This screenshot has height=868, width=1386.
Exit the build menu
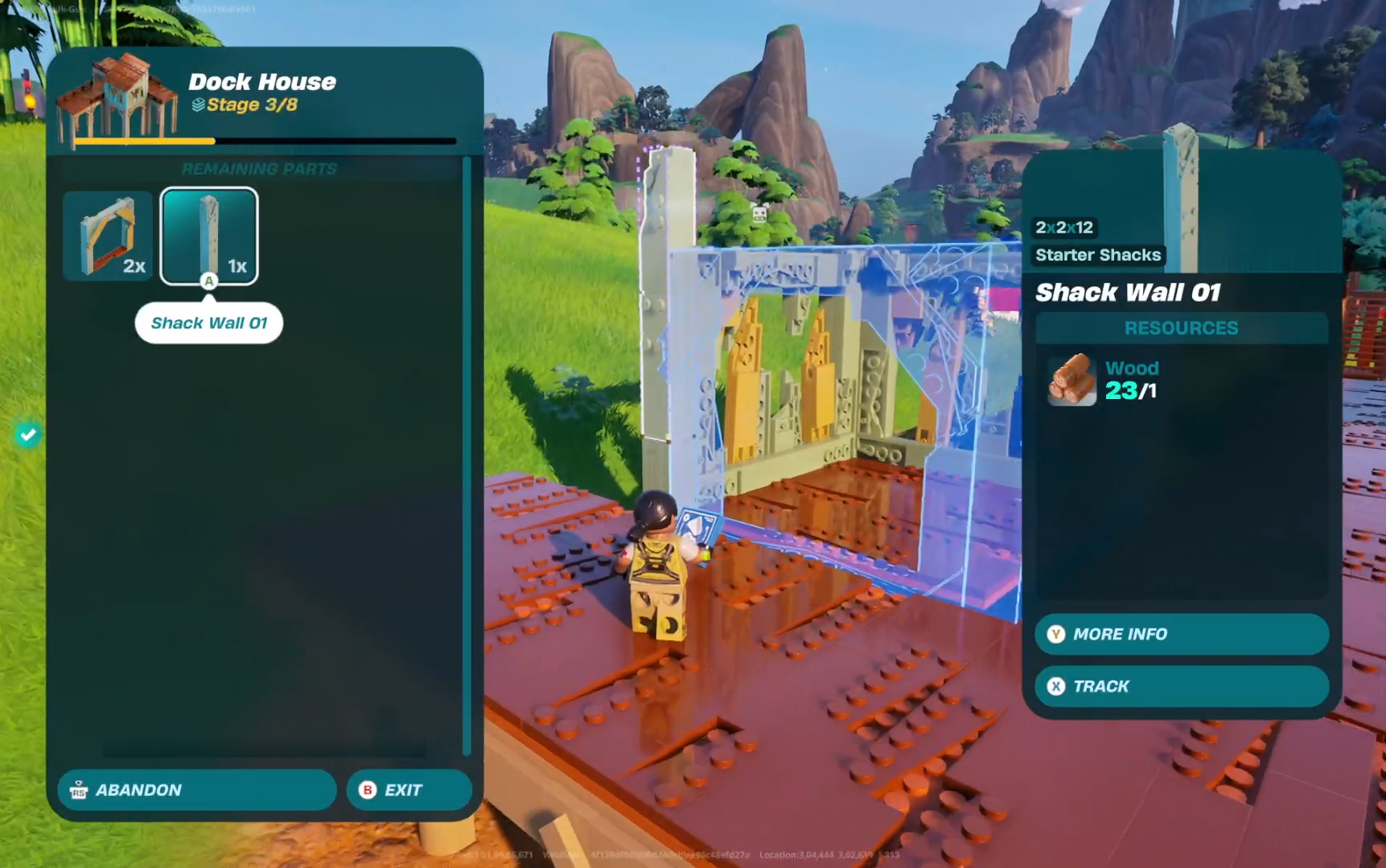click(409, 790)
